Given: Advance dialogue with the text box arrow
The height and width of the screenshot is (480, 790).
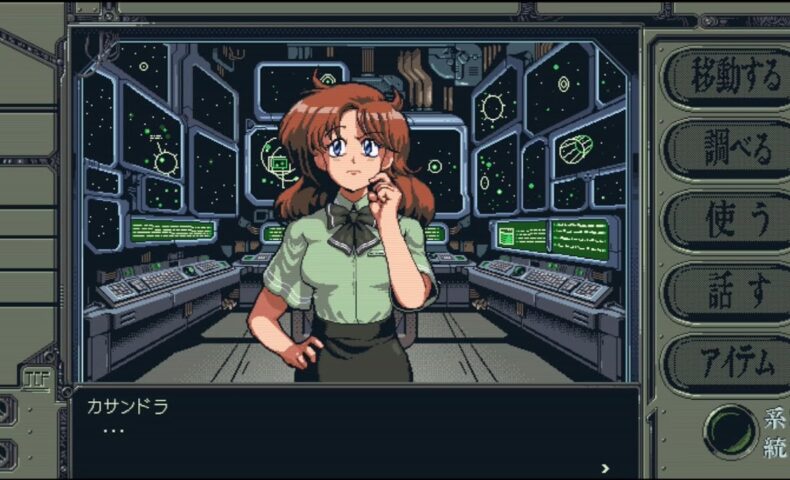Looking at the screenshot, I should (x=605, y=467).
